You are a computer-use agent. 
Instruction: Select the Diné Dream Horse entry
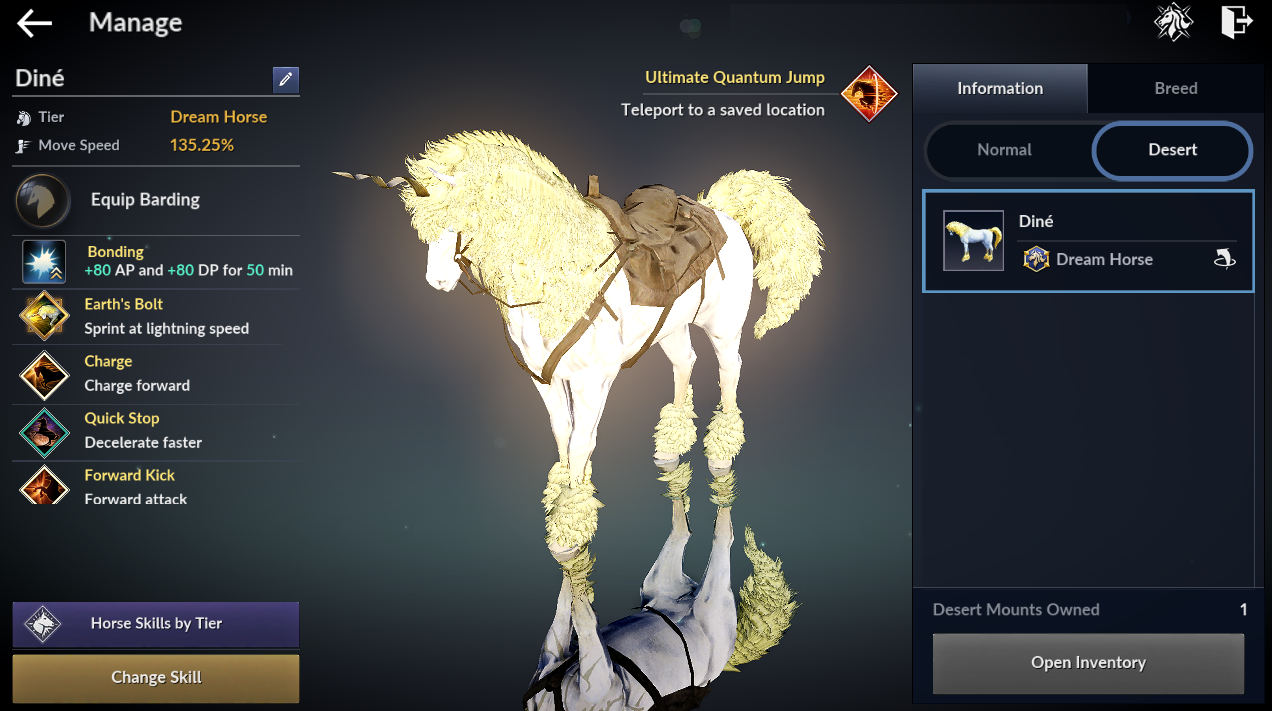click(x=1087, y=241)
